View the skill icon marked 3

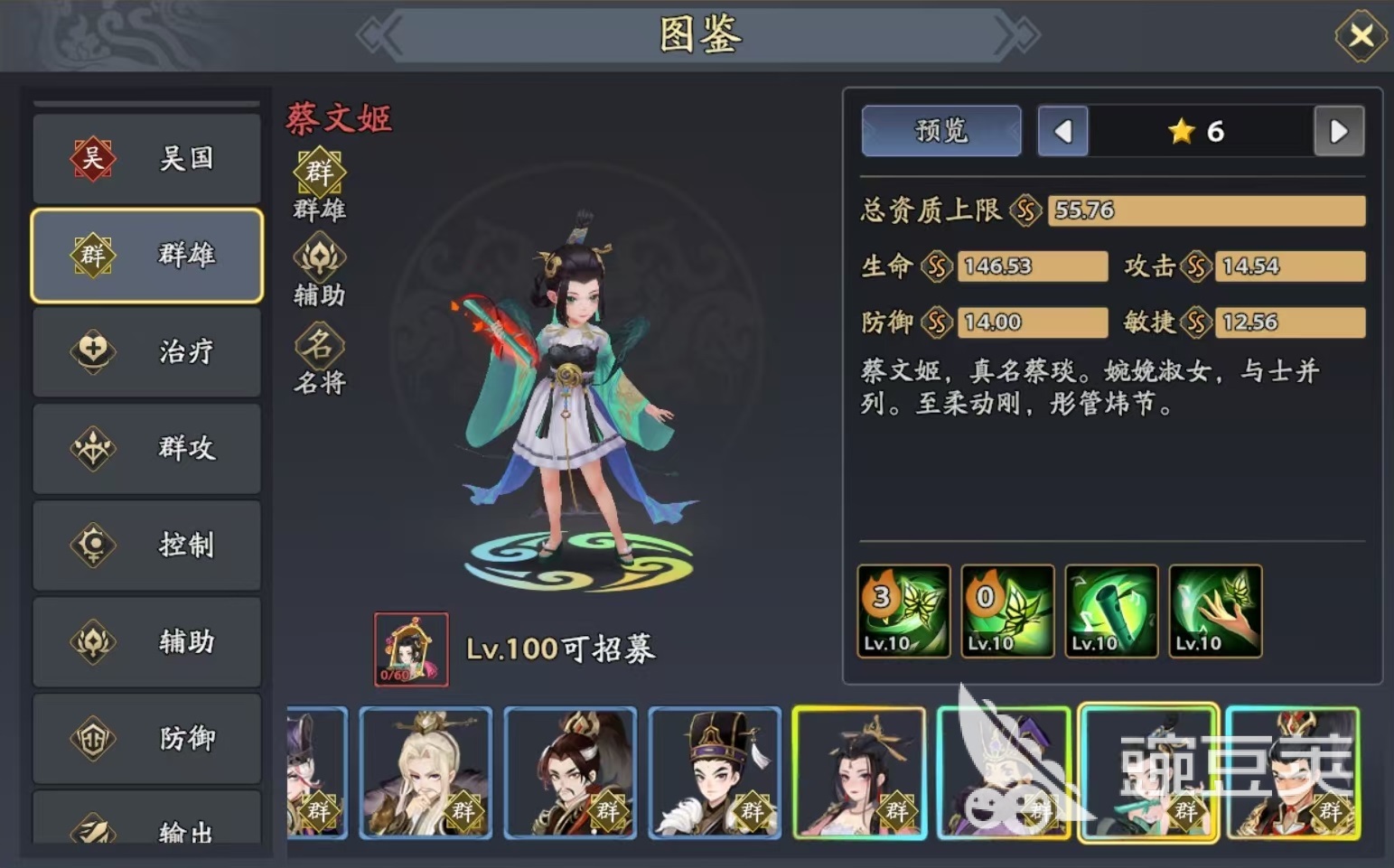[x=903, y=611]
